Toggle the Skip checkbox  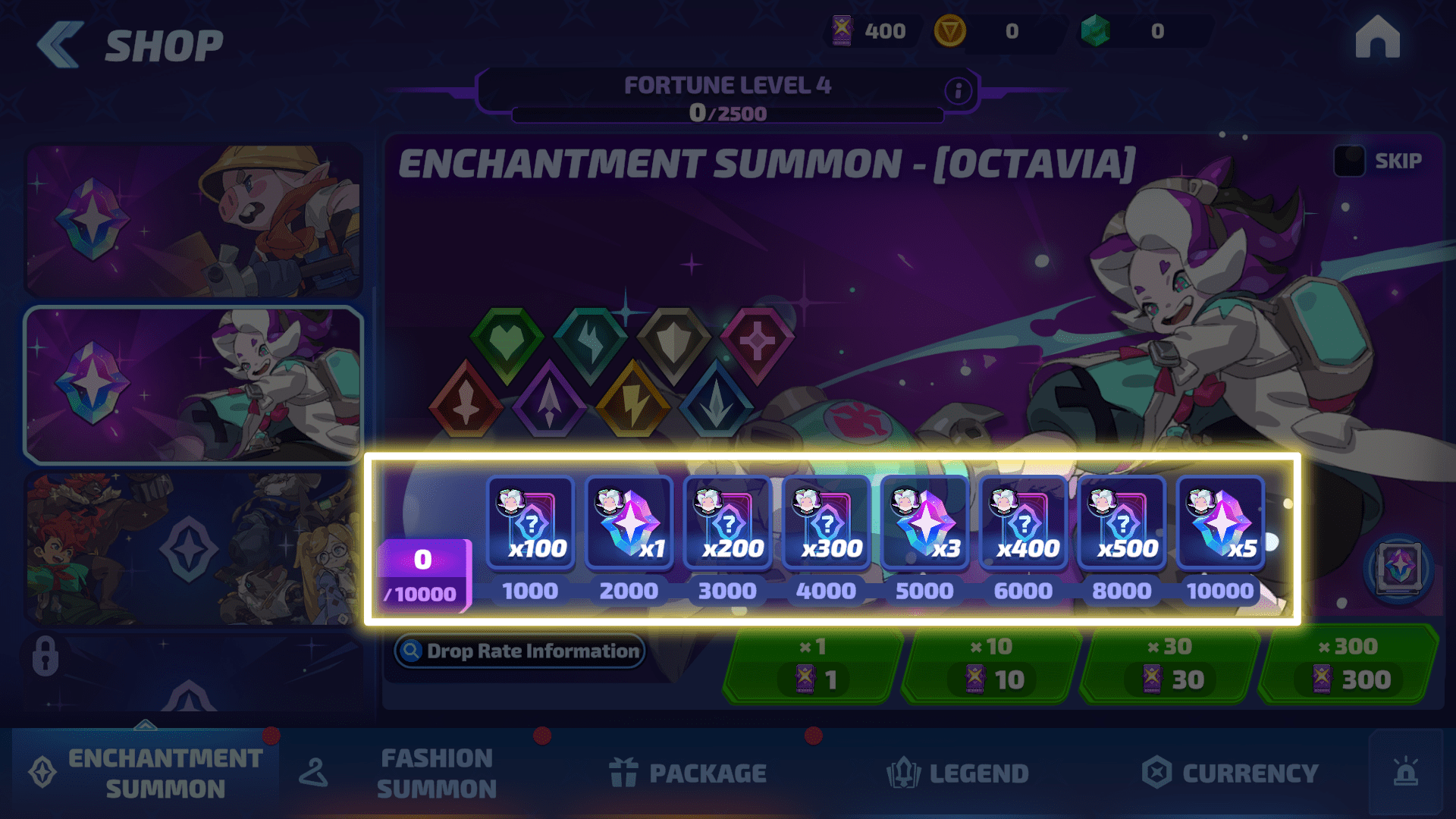pyautogui.click(x=1350, y=161)
